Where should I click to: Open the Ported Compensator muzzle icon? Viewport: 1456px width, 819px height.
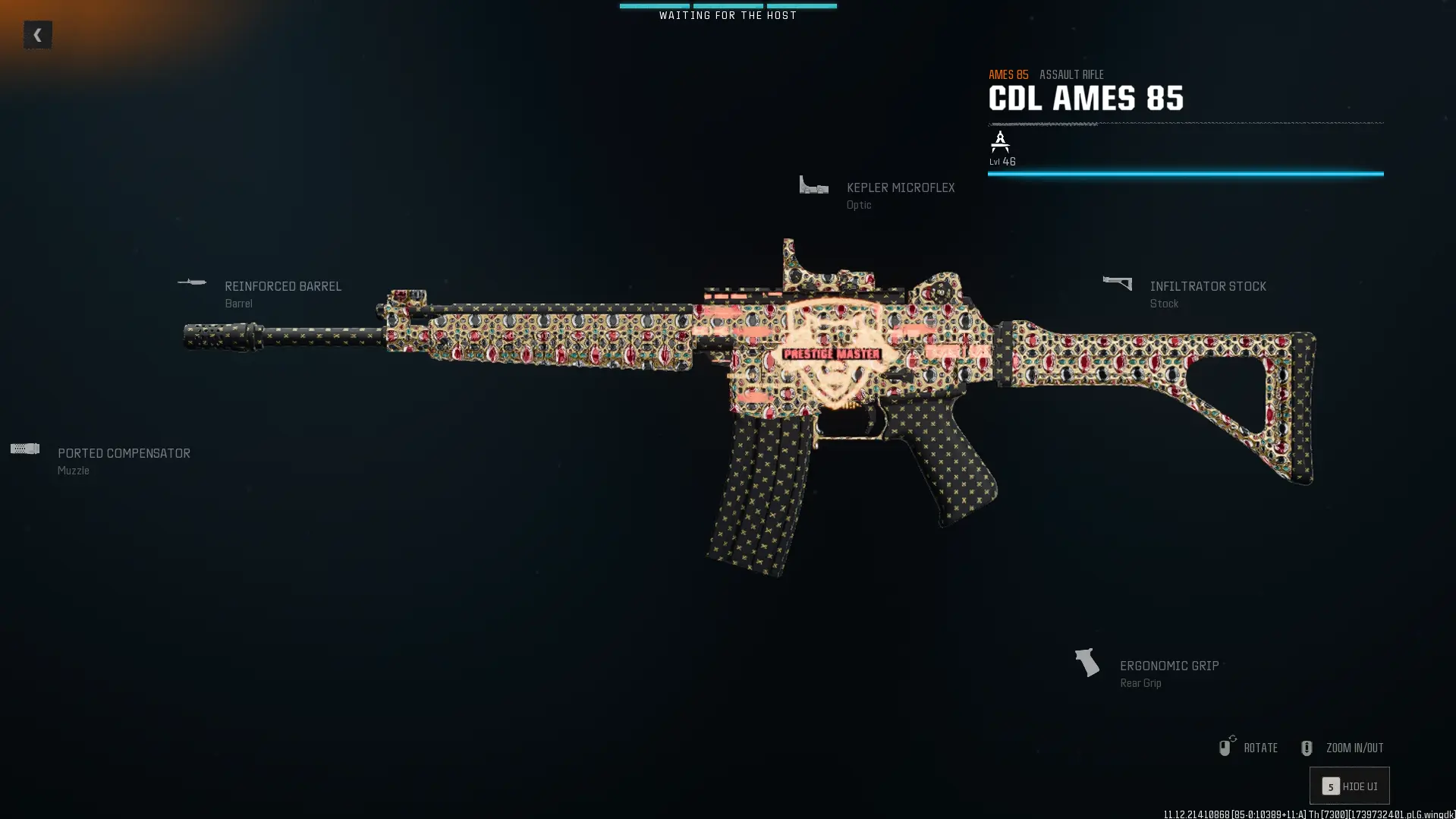25,448
